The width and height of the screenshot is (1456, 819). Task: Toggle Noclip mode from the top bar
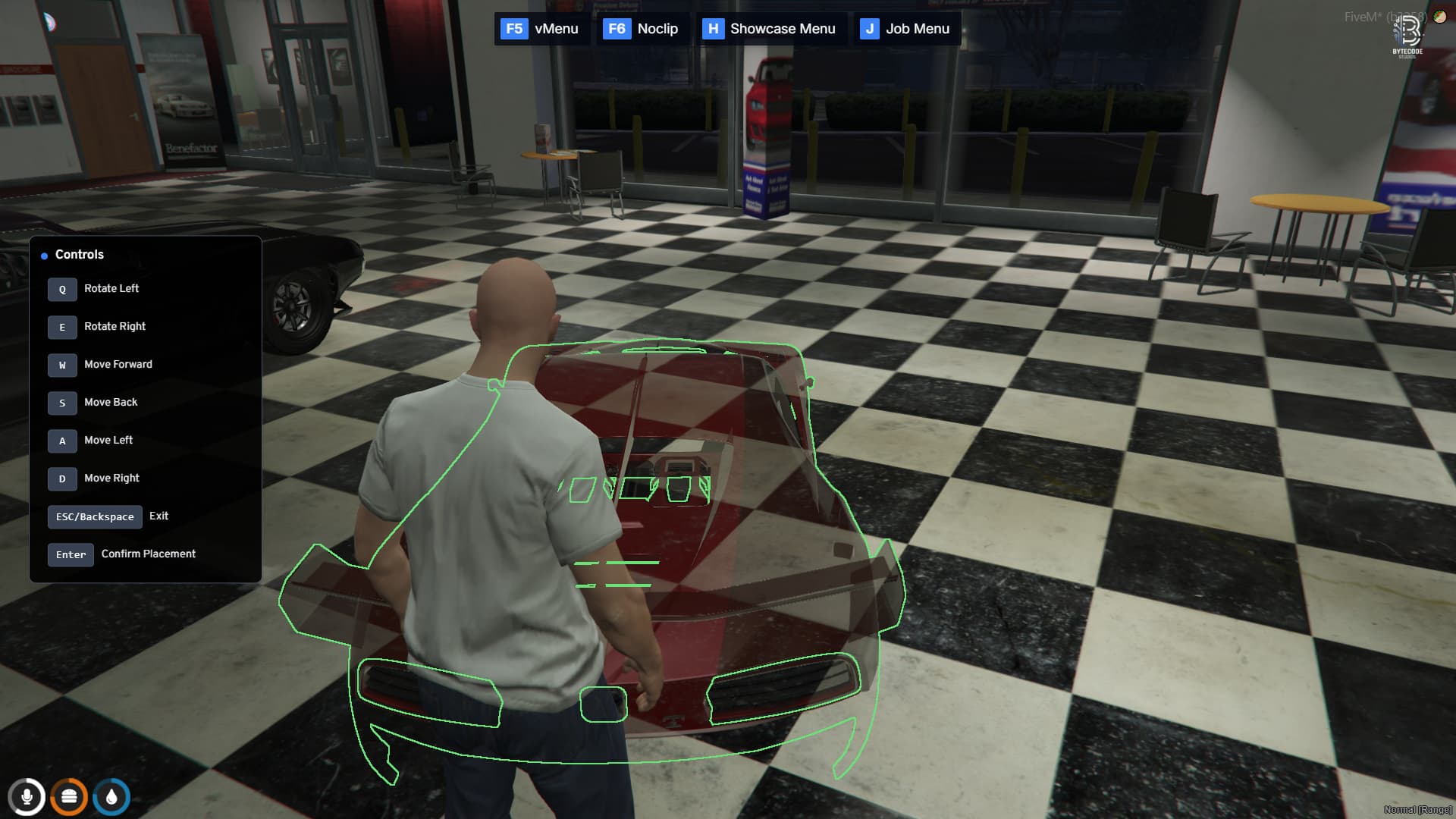coord(657,29)
